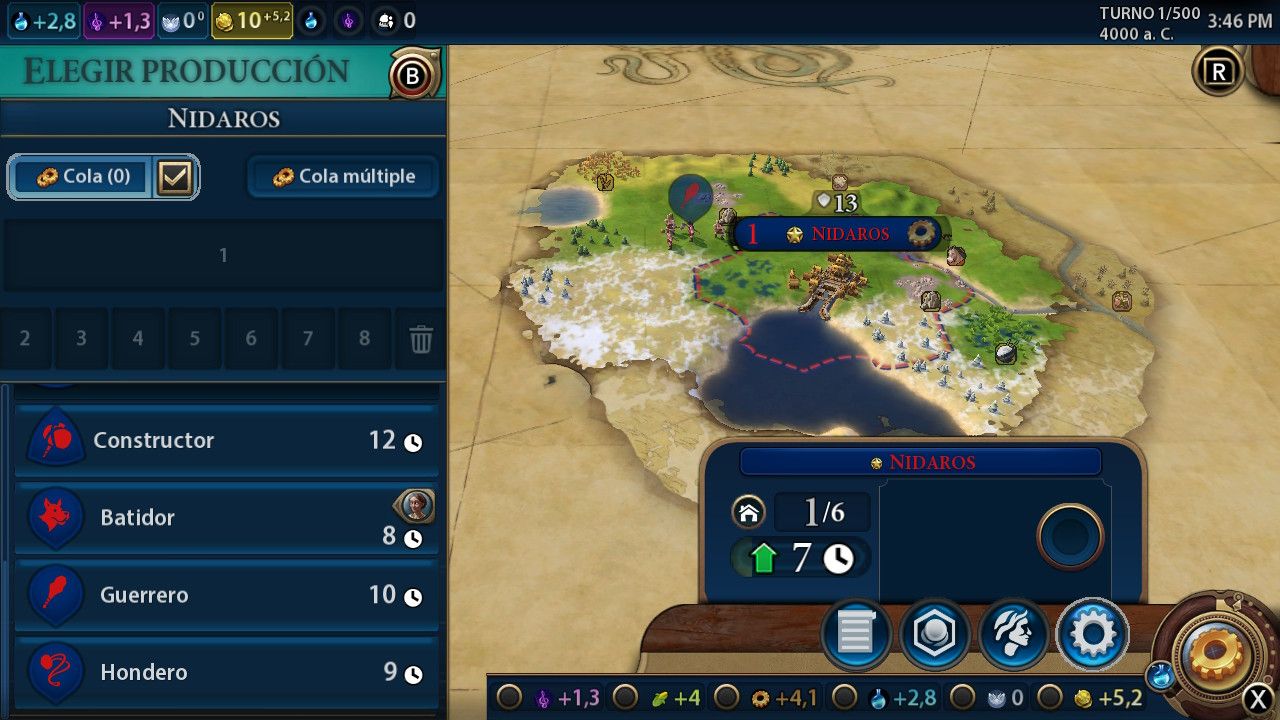Viewport: 1280px width, 720px height.
Task: Select Batidor from the production list
Action: coord(226,518)
